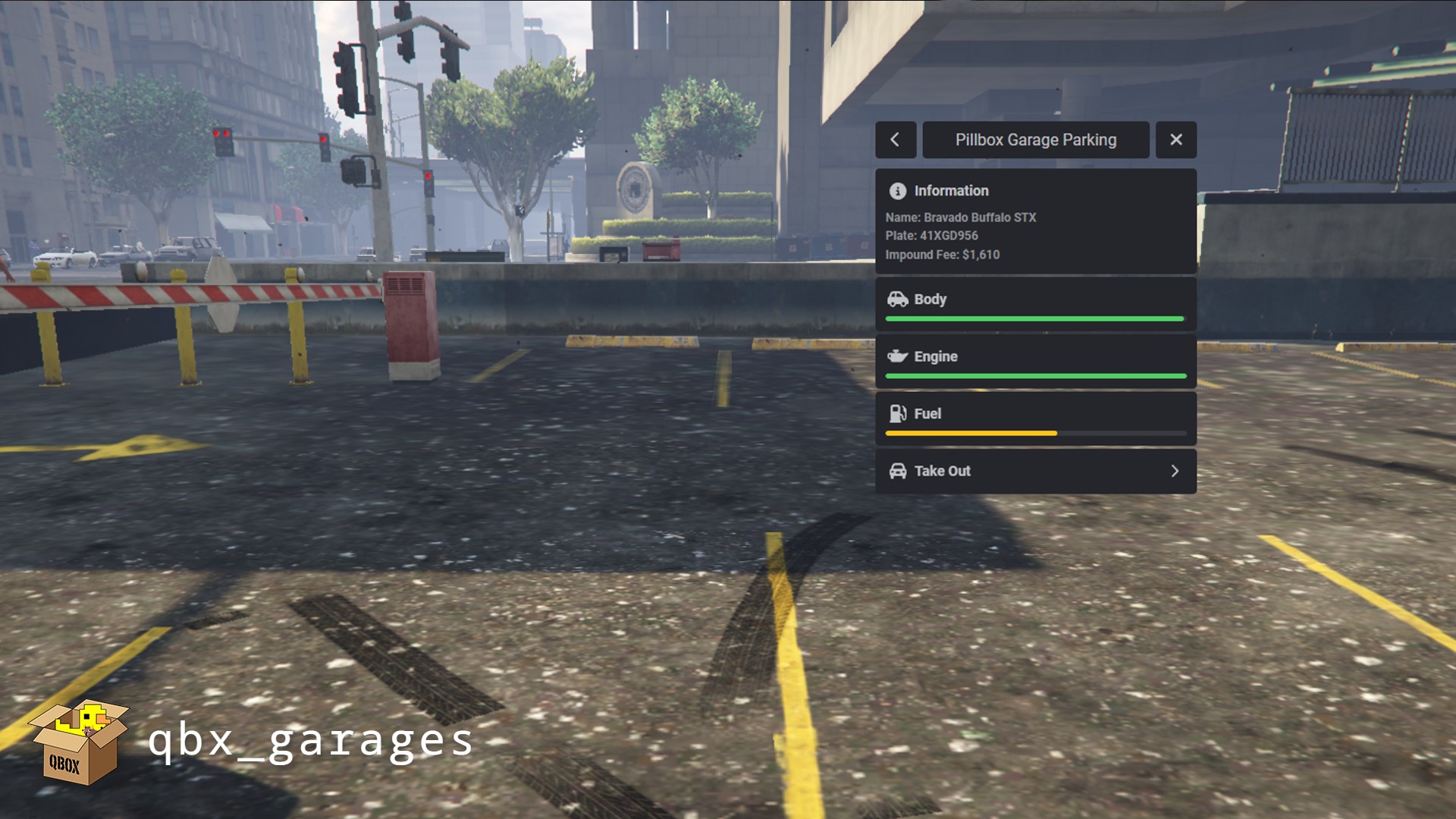
Task: Select the Information section header
Action: coord(952,191)
